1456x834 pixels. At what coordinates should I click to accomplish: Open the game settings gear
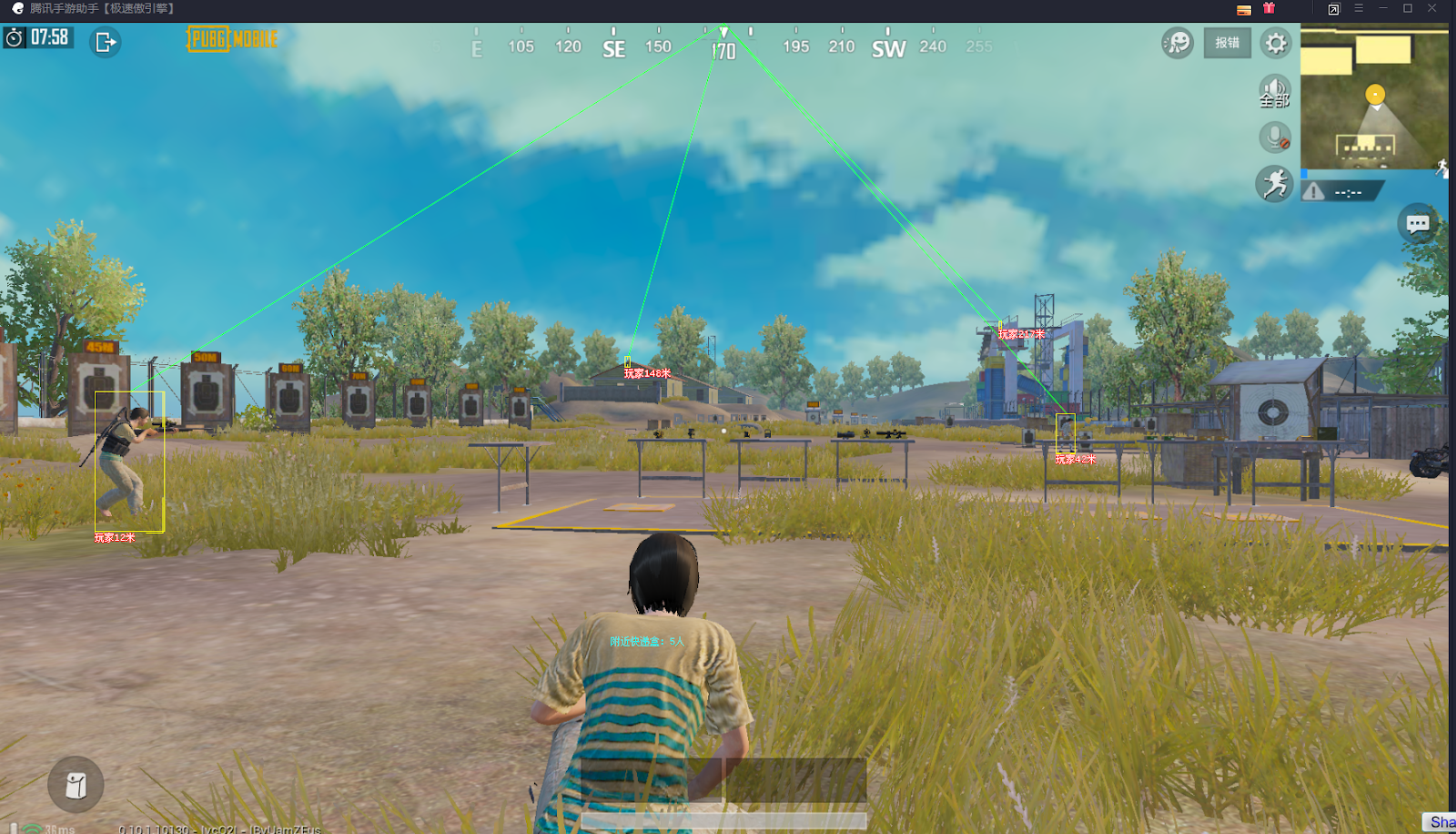point(1276,43)
